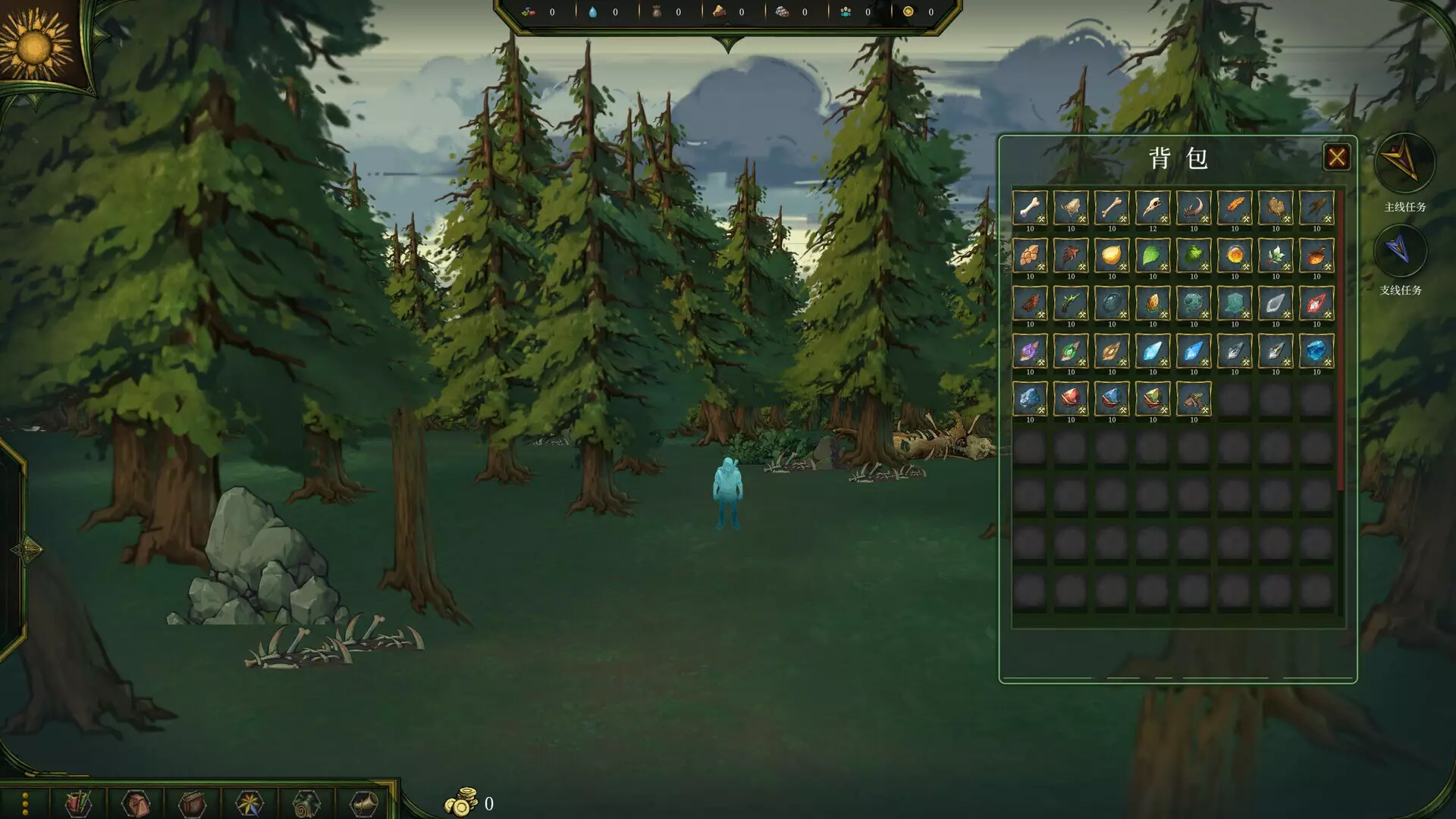The height and width of the screenshot is (819, 1456).
Task: Open the three-dot options menu
Action: pos(25,803)
